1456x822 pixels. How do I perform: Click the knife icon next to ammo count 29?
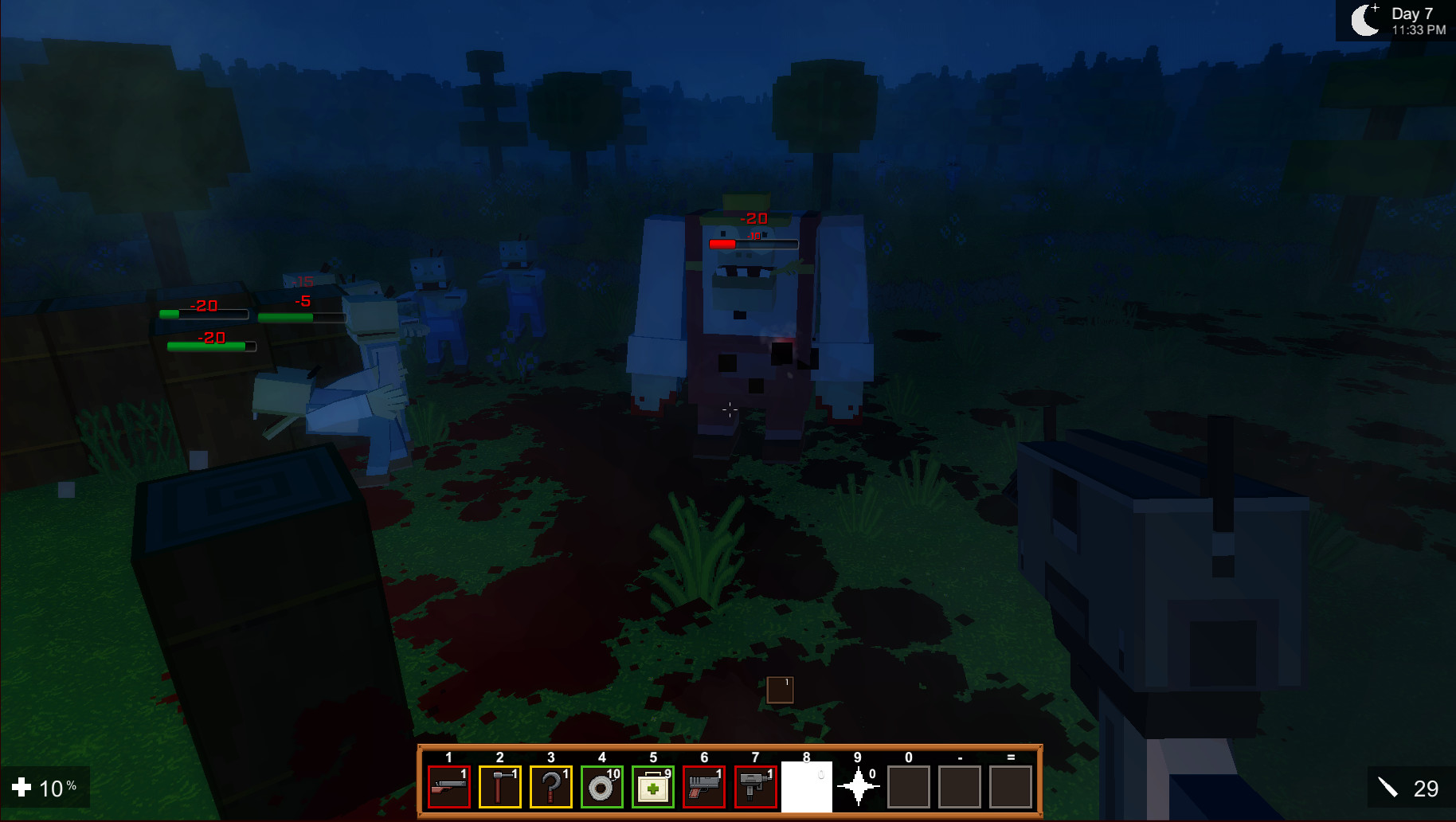(x=1389, y=789)
